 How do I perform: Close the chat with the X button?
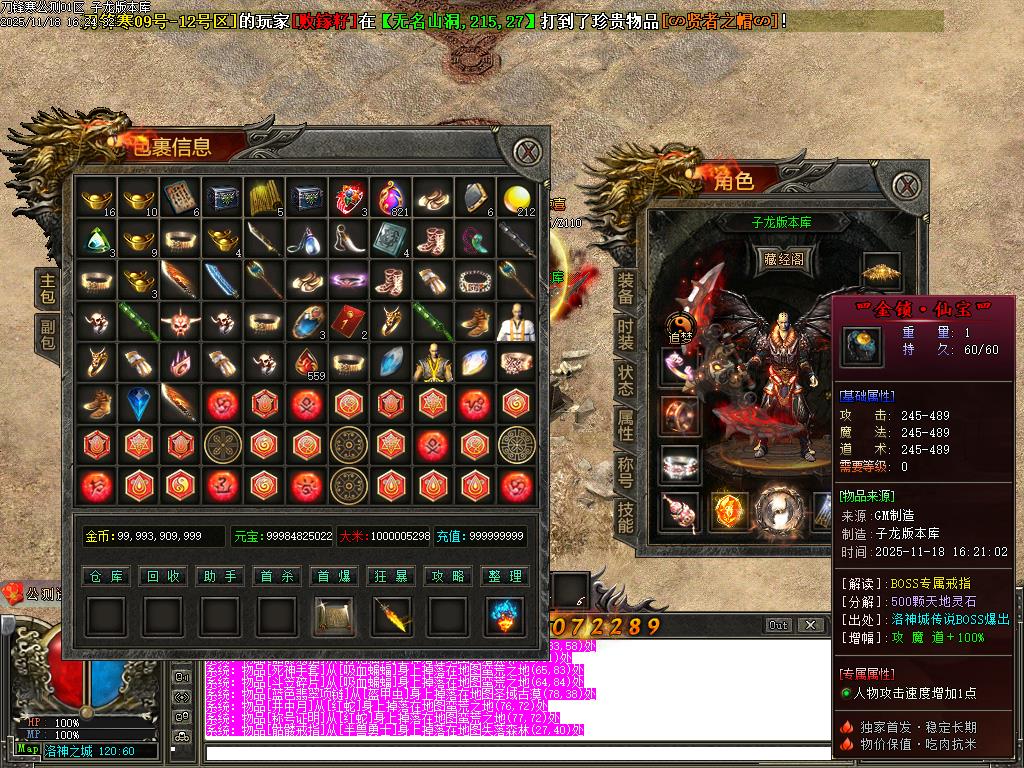click(810, 625)
